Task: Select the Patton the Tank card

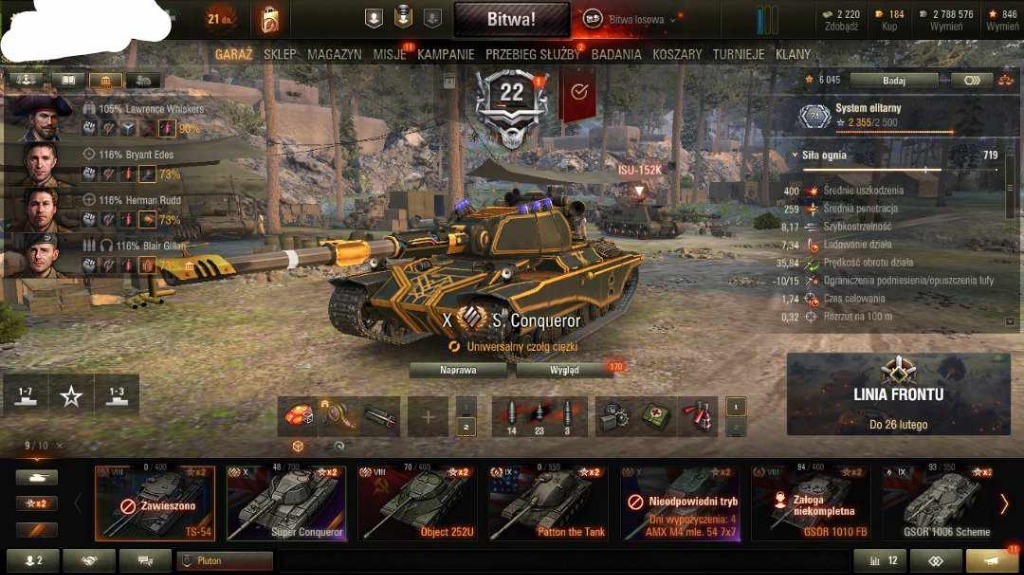Action: (548, 503)
